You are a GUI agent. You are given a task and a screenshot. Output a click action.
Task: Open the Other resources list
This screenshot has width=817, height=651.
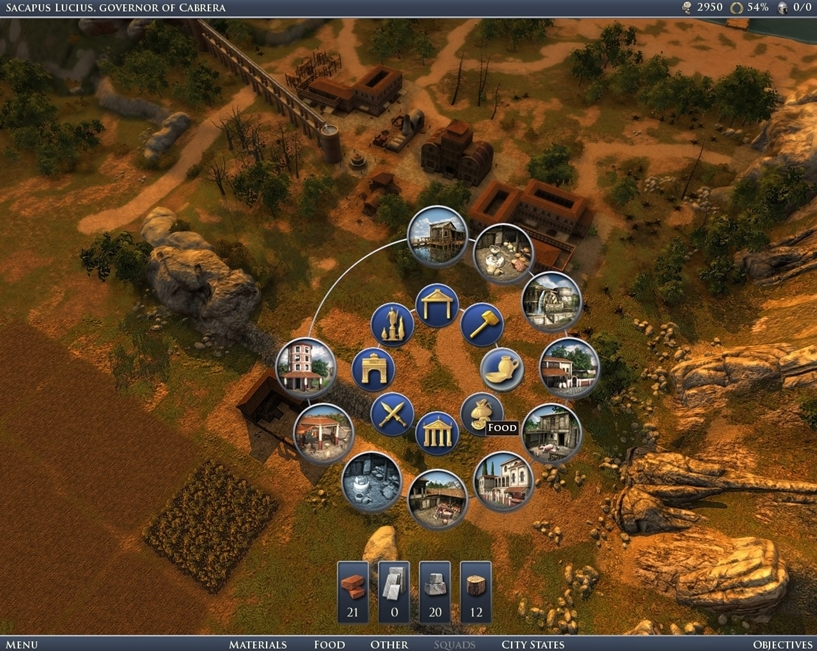(389, 644)
